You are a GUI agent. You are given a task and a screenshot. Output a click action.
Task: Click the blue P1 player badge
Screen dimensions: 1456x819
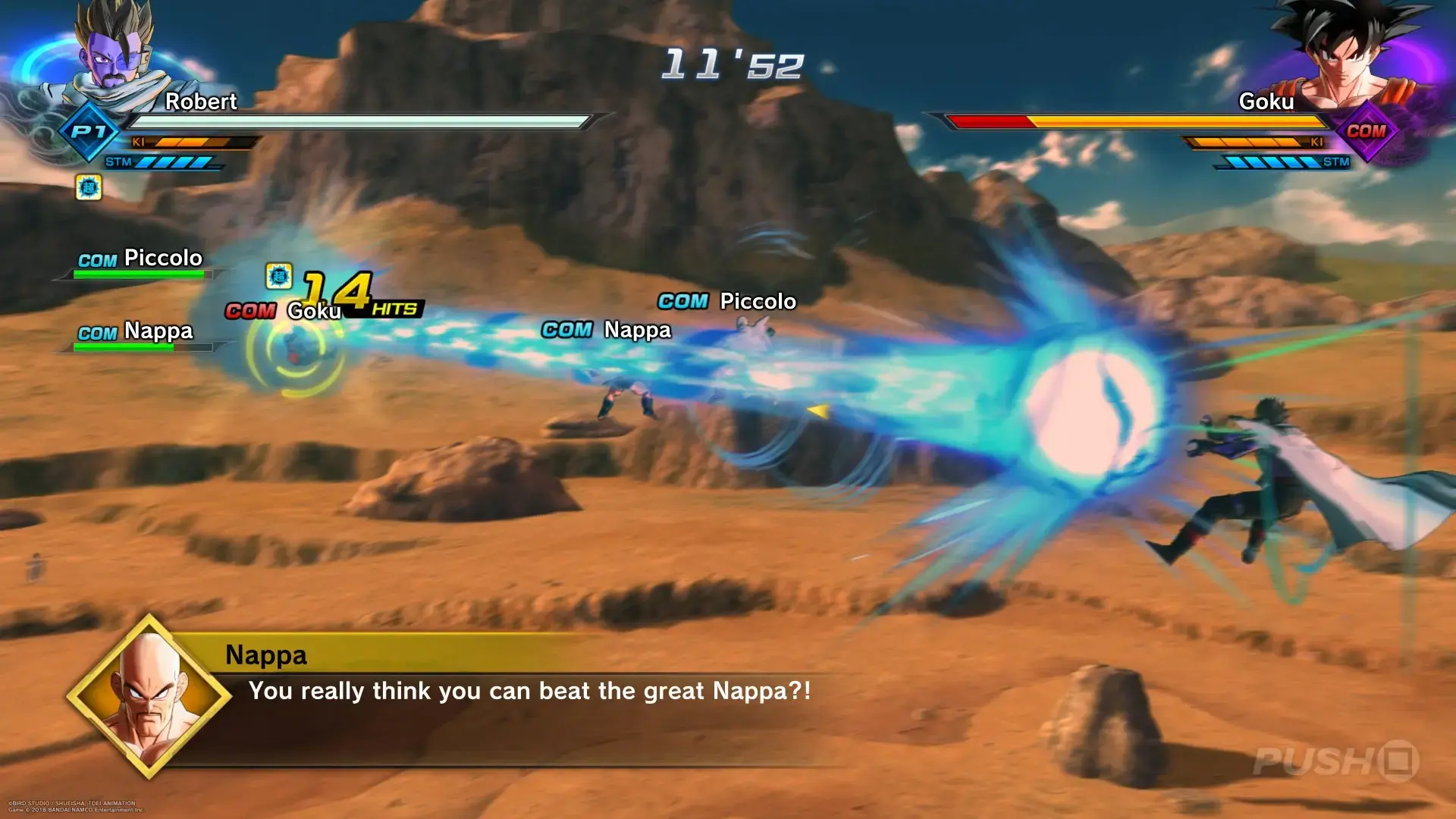pos(89,132)
